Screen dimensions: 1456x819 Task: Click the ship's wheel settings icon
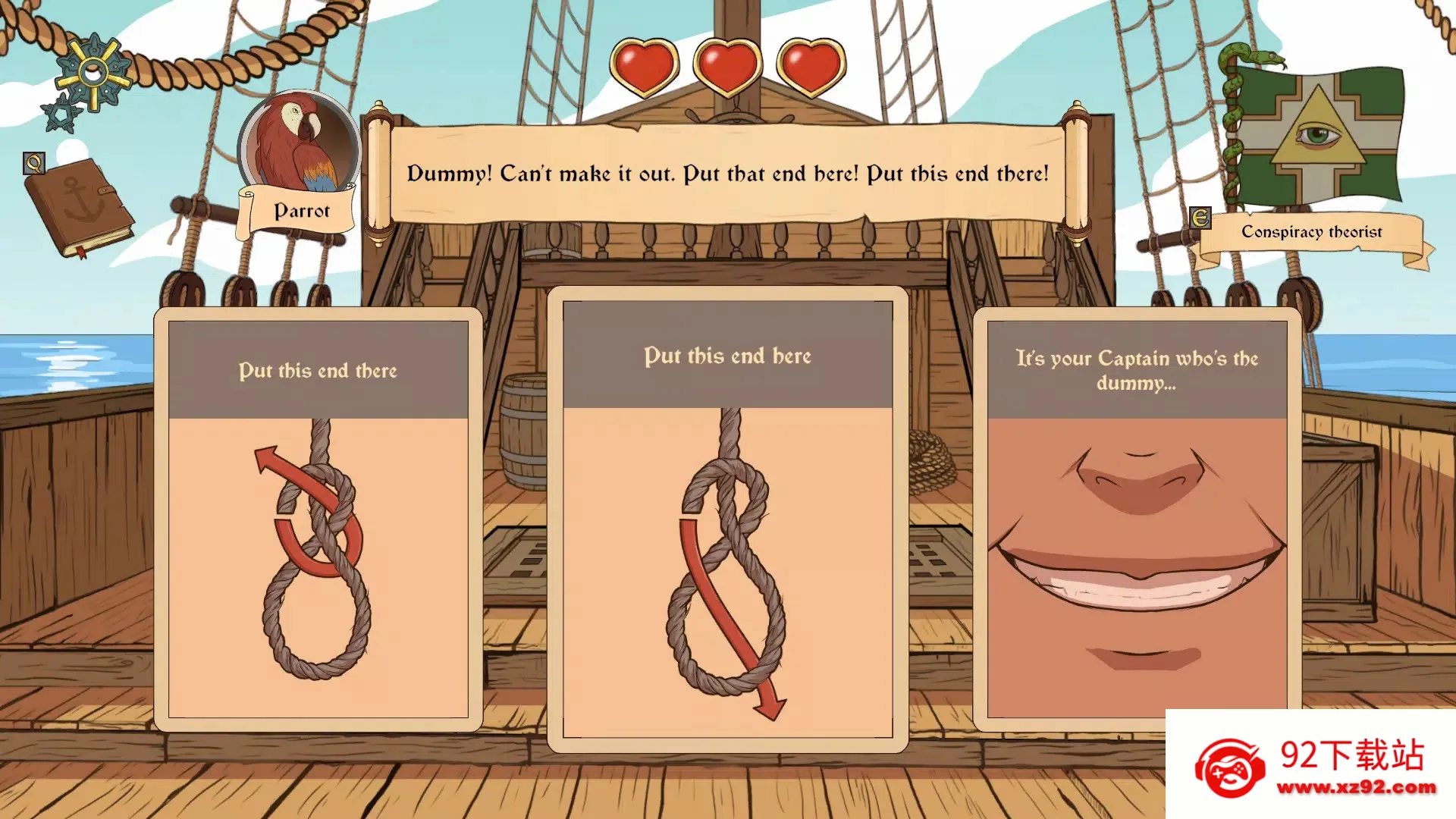tap(93, 74)
